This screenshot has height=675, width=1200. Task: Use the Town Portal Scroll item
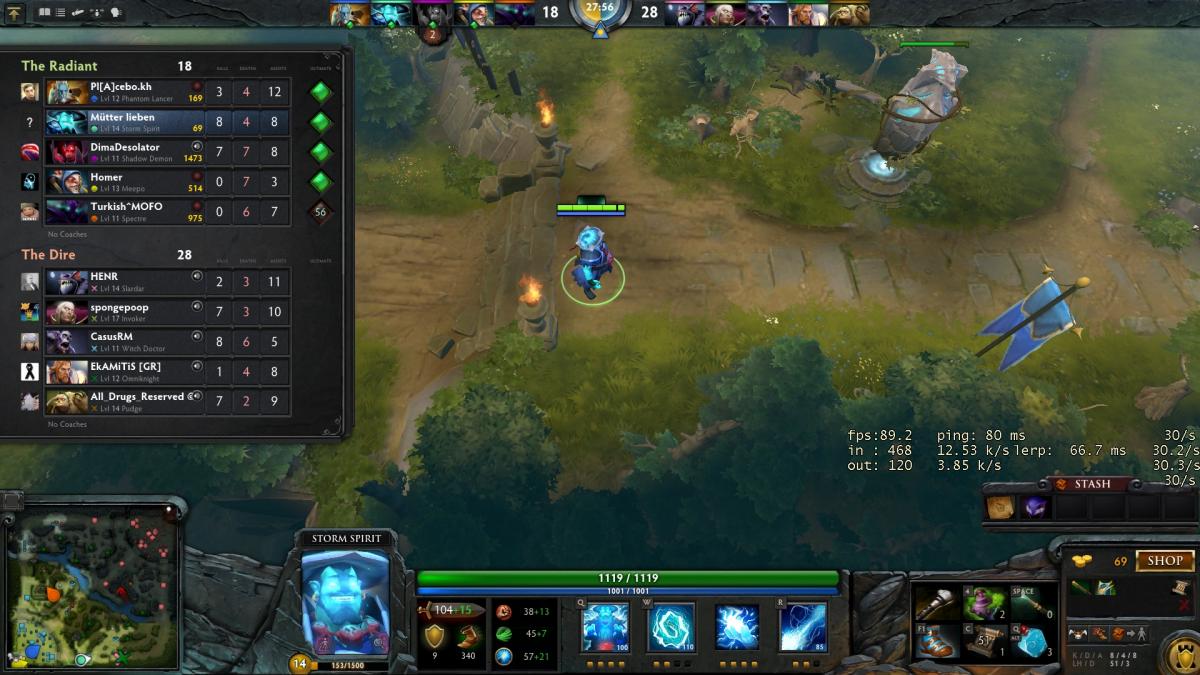click(984, 642)
